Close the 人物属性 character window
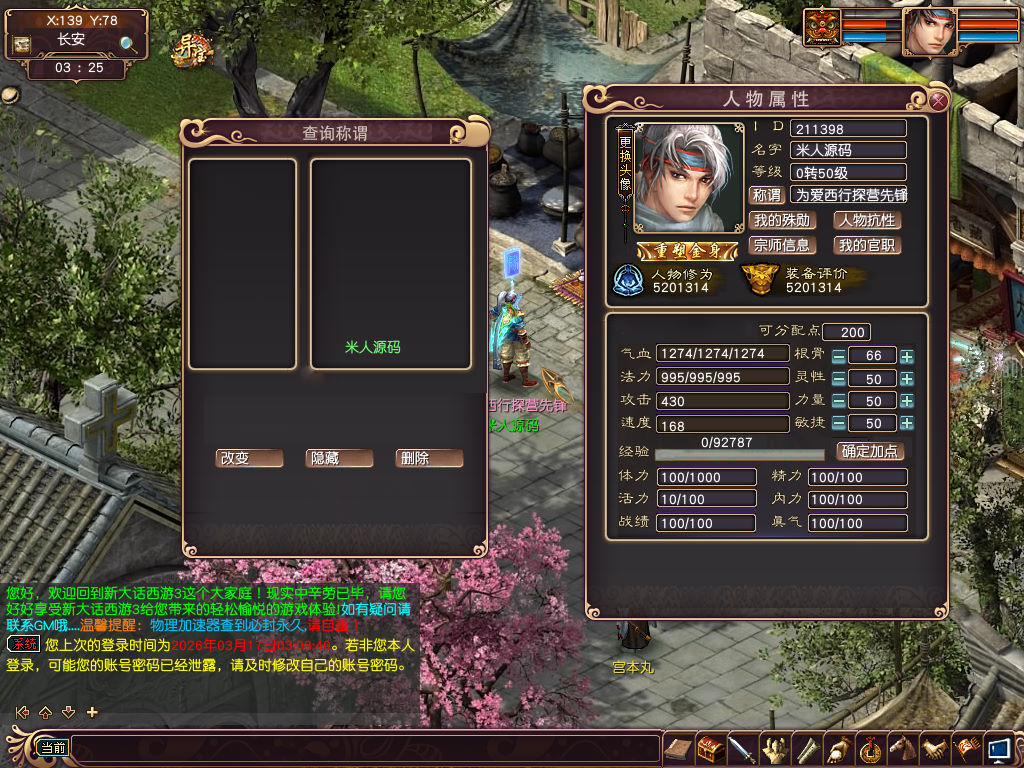This screenshot has width=1024, height=768. (938, 100)
